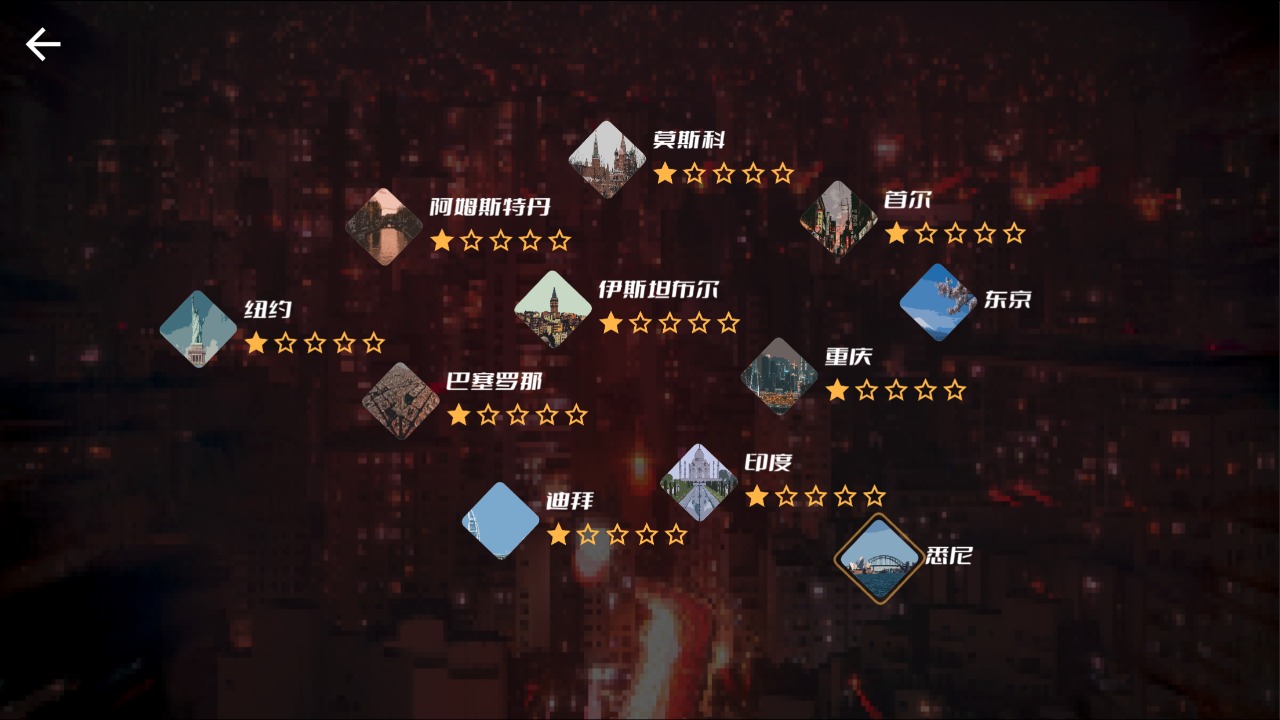Pick the India (印度) Taj Mahal level
The width and height of the screenshot is (1280, 720).
tap(699, 482)
